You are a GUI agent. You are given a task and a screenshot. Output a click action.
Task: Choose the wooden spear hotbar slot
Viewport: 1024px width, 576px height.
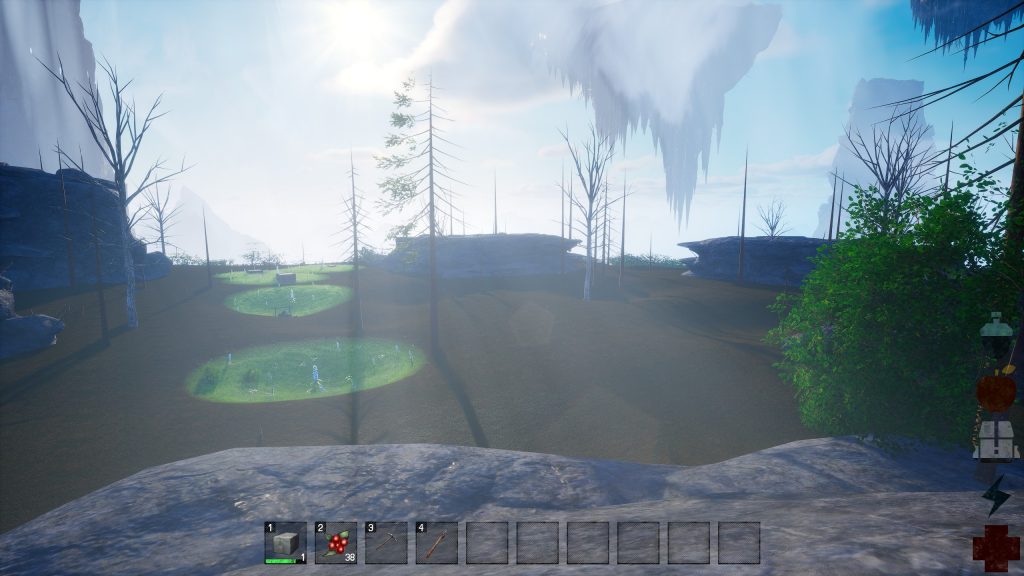point(436,543)
